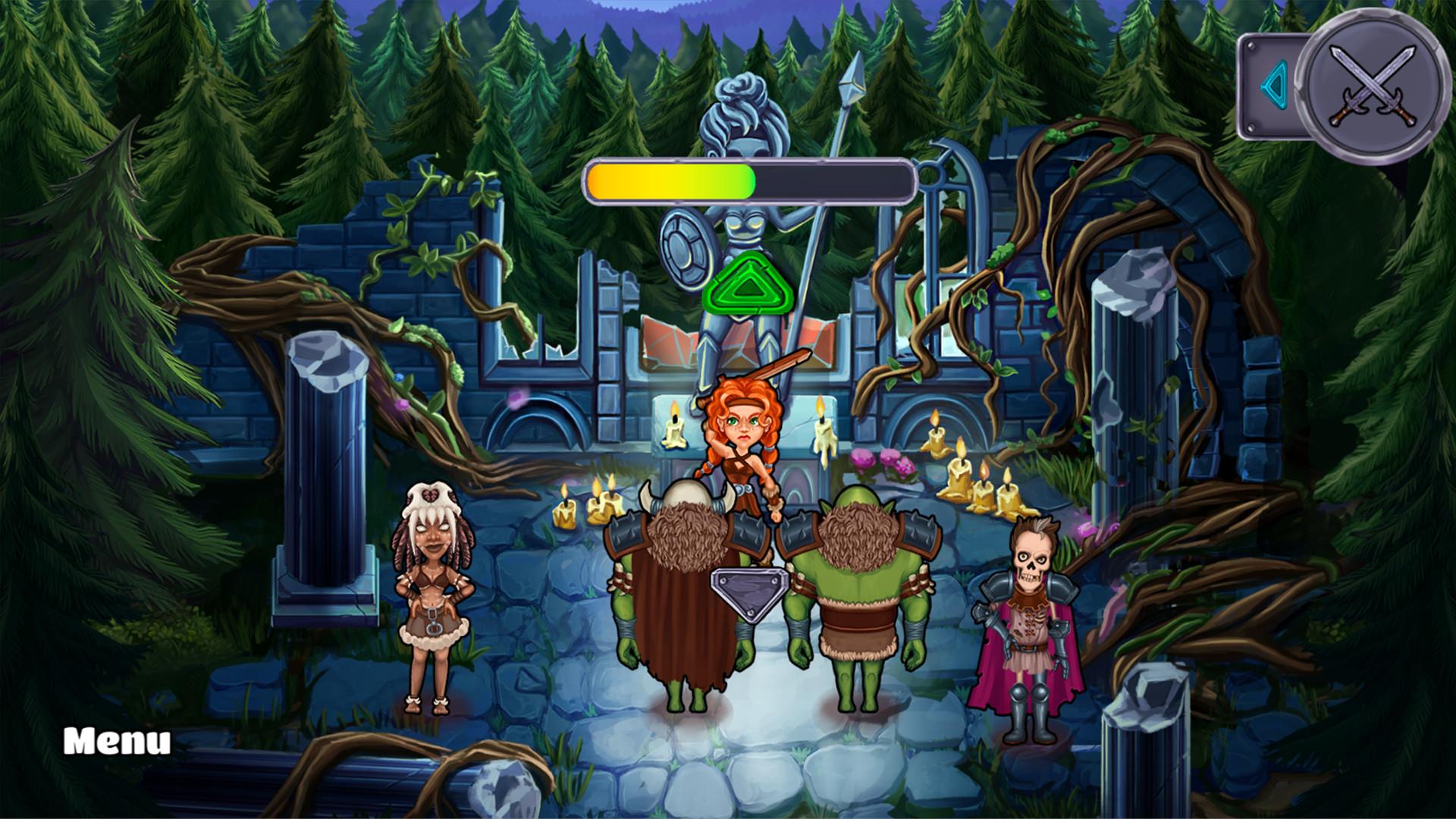
Task: Click the statue's round shield
Action: [685, 250]
